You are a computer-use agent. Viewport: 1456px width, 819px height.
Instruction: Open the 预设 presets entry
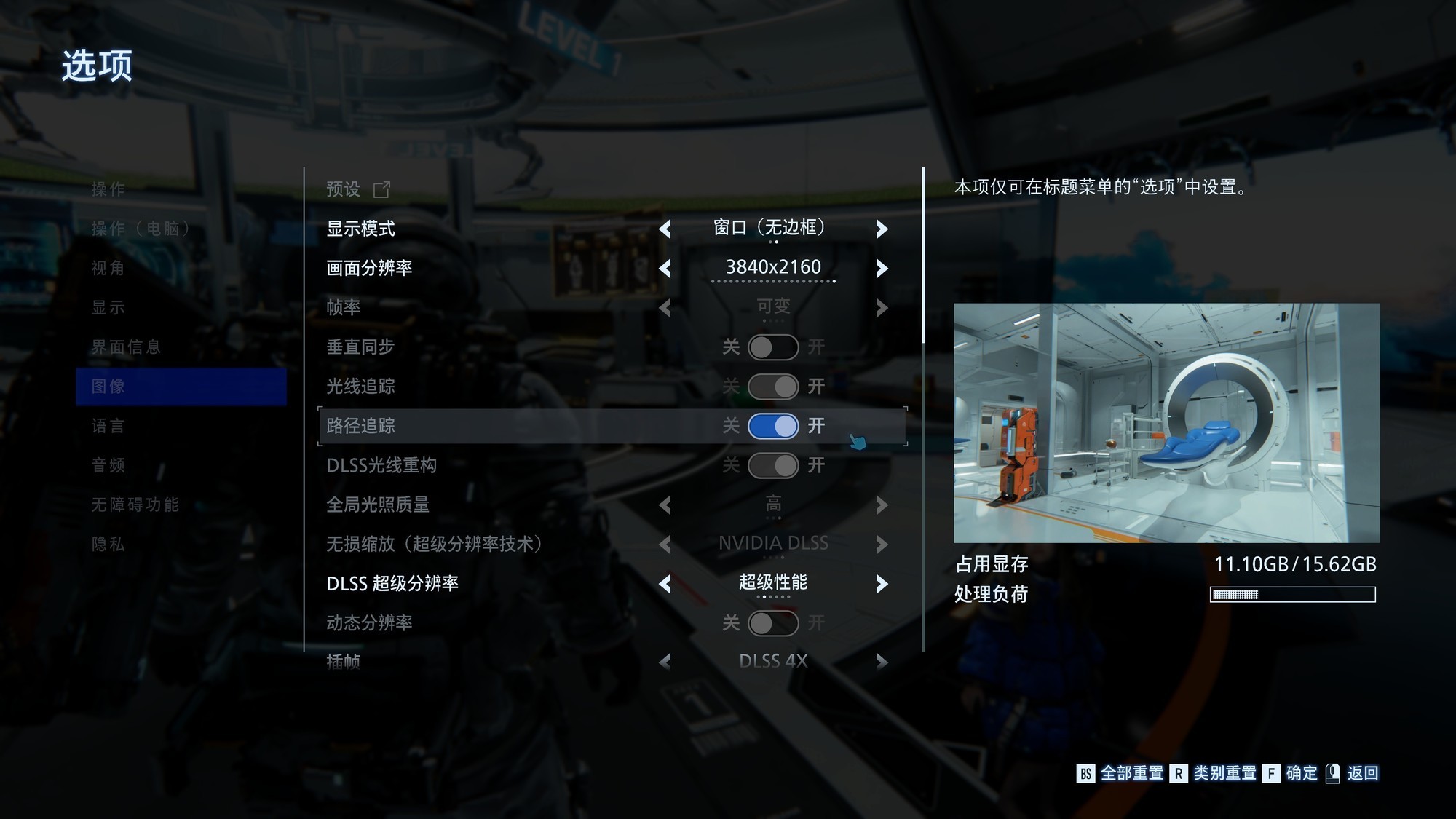358,189
